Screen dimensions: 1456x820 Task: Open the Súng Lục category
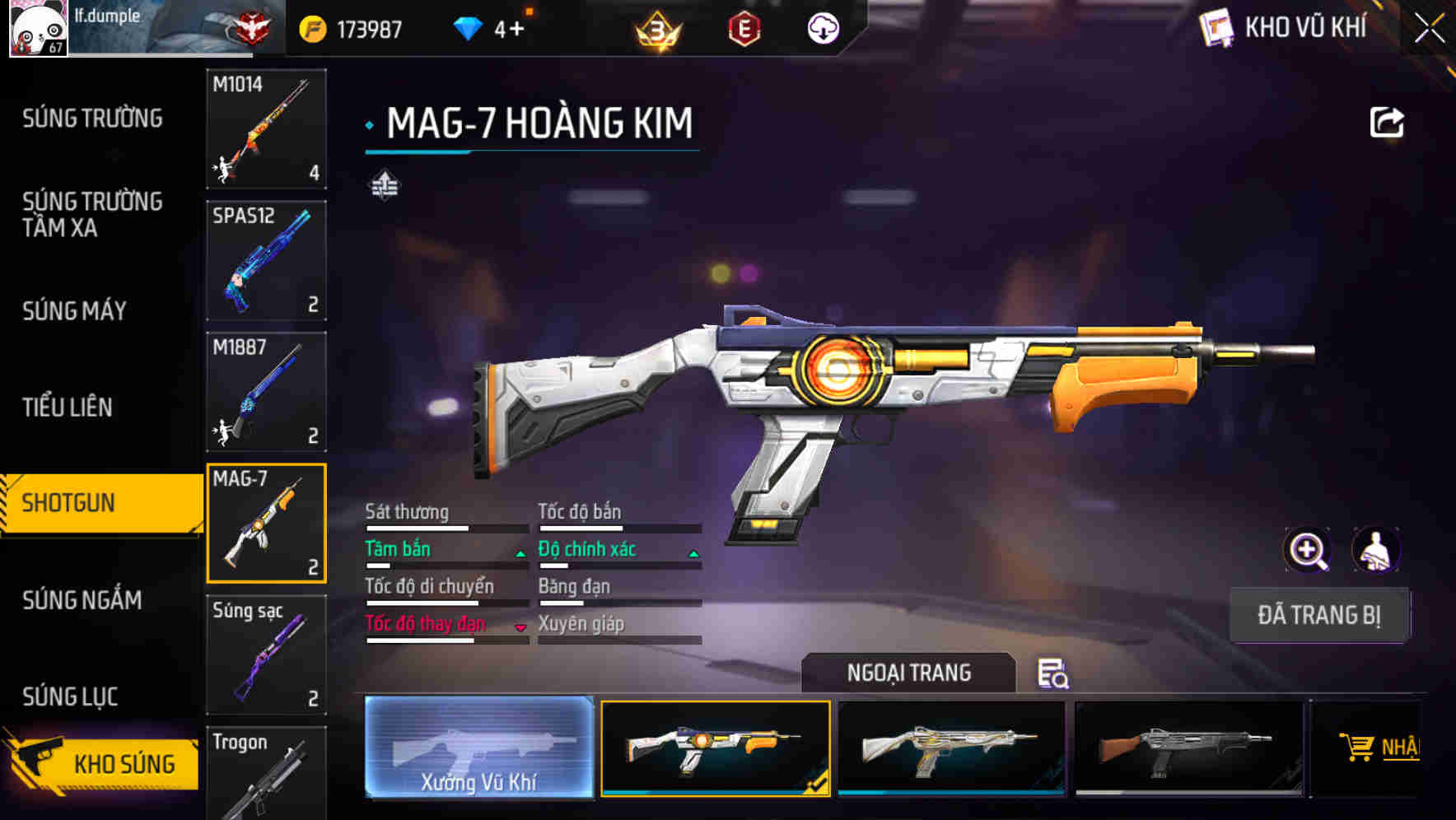71,697
